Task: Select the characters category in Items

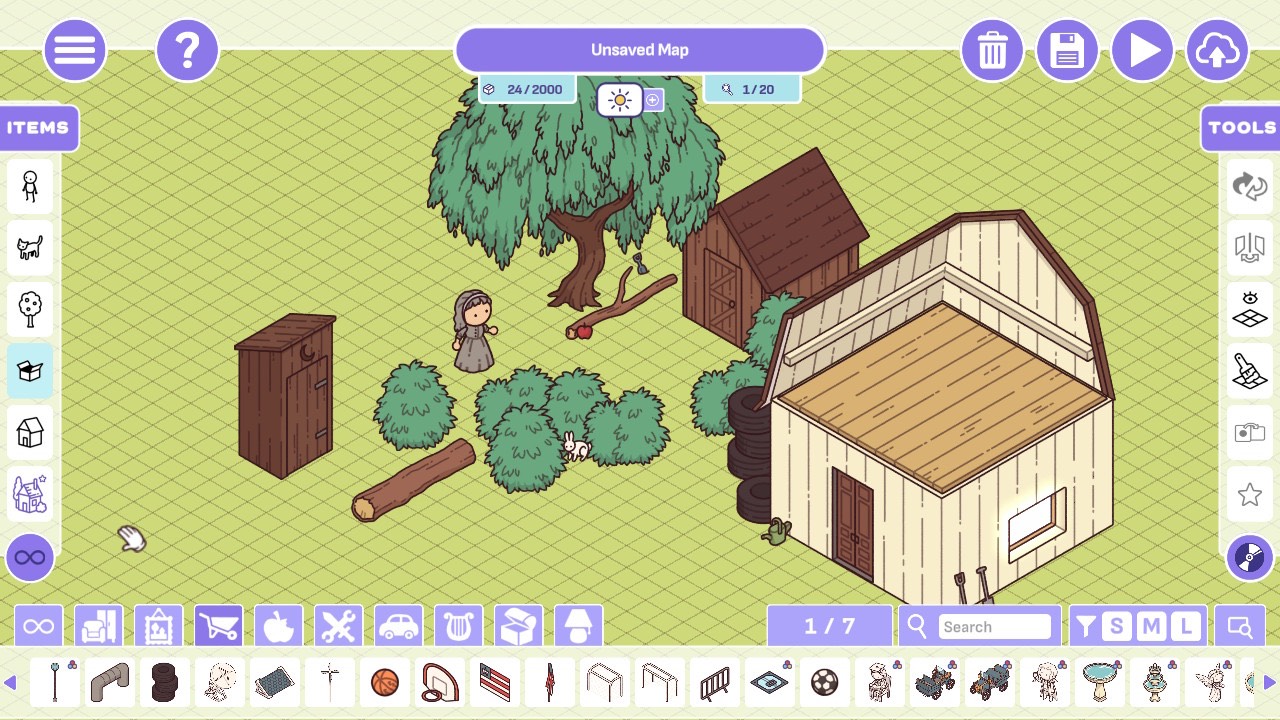Action: point(30,186)
